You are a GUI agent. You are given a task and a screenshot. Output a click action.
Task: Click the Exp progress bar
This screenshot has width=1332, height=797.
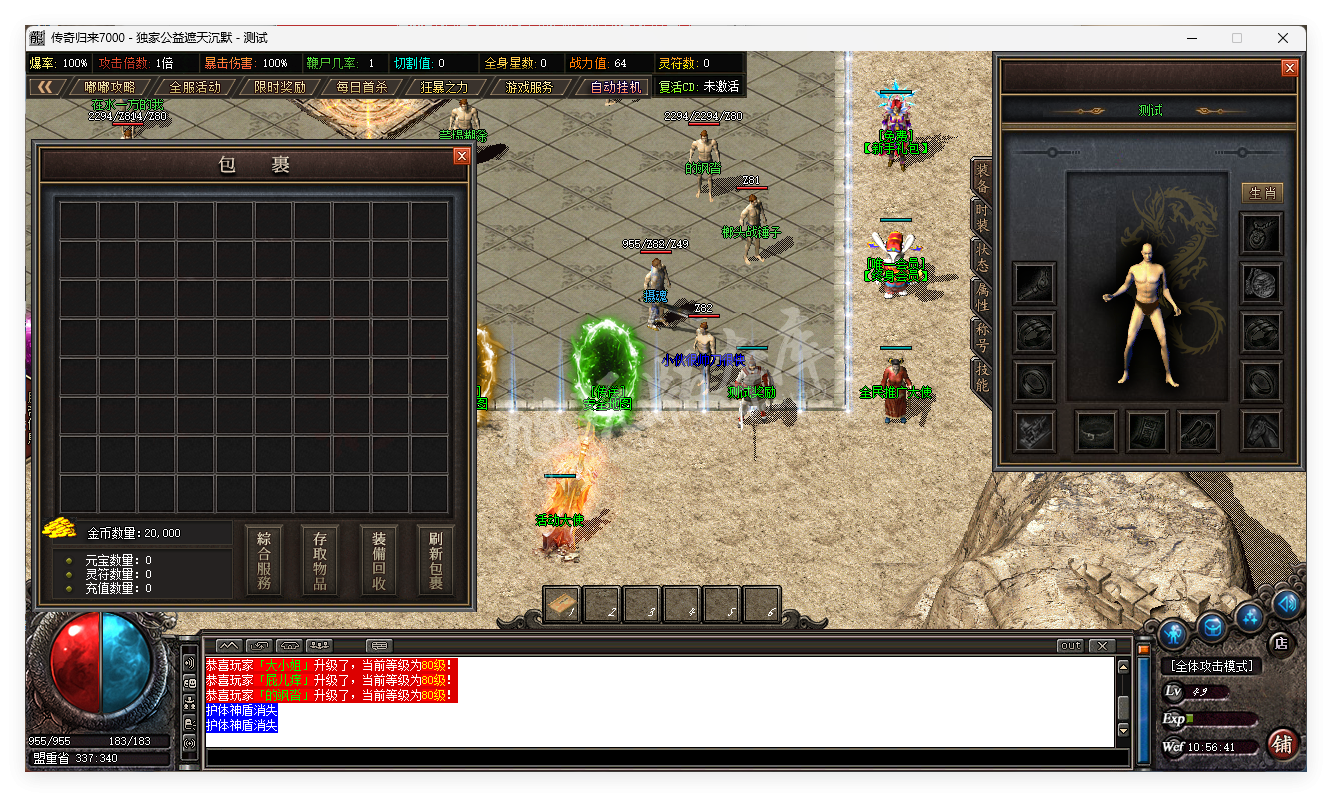coord(1219,719)
